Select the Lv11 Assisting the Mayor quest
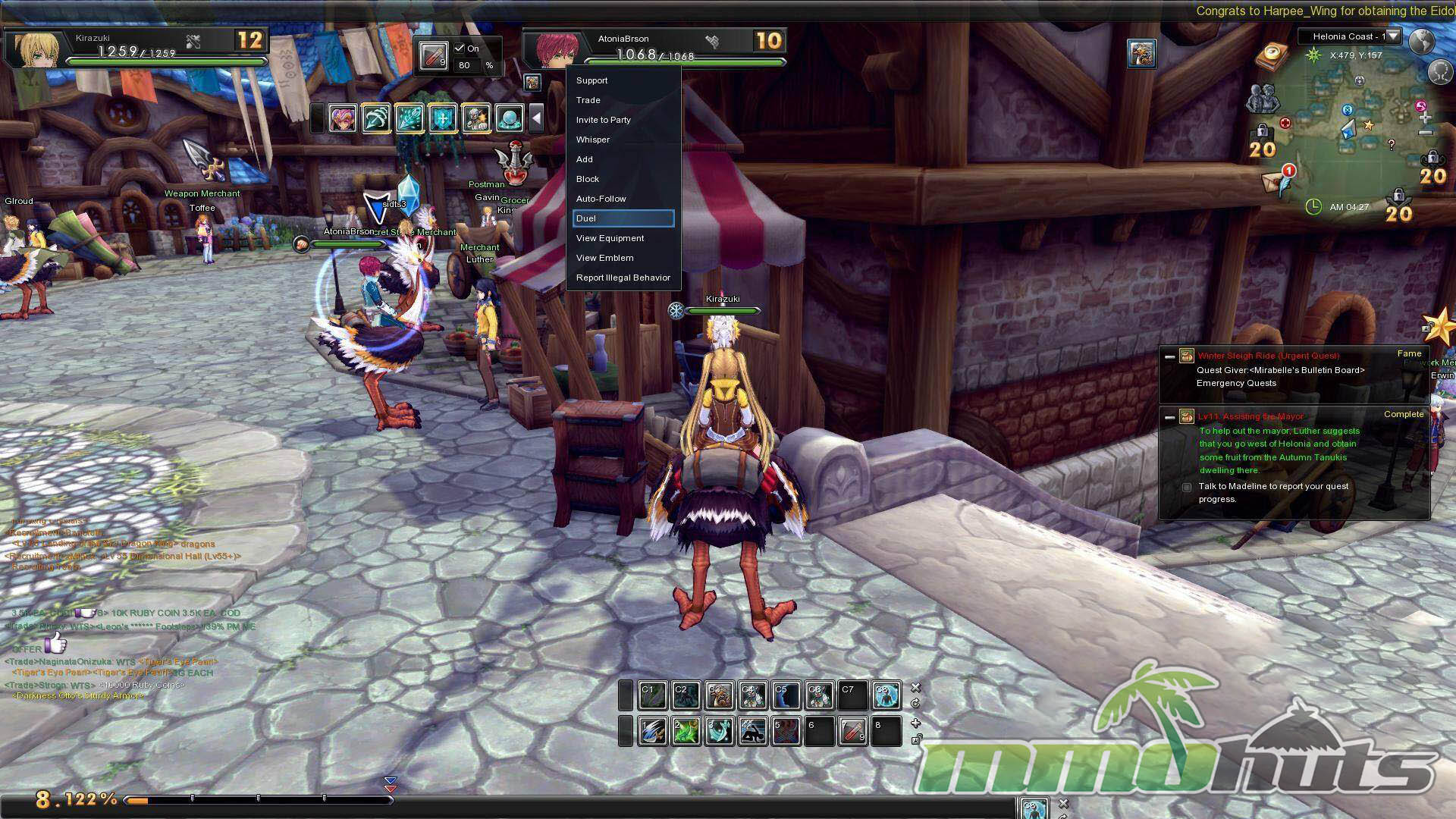Viewport: 1456px width, 819px height. click(1251, 416)
